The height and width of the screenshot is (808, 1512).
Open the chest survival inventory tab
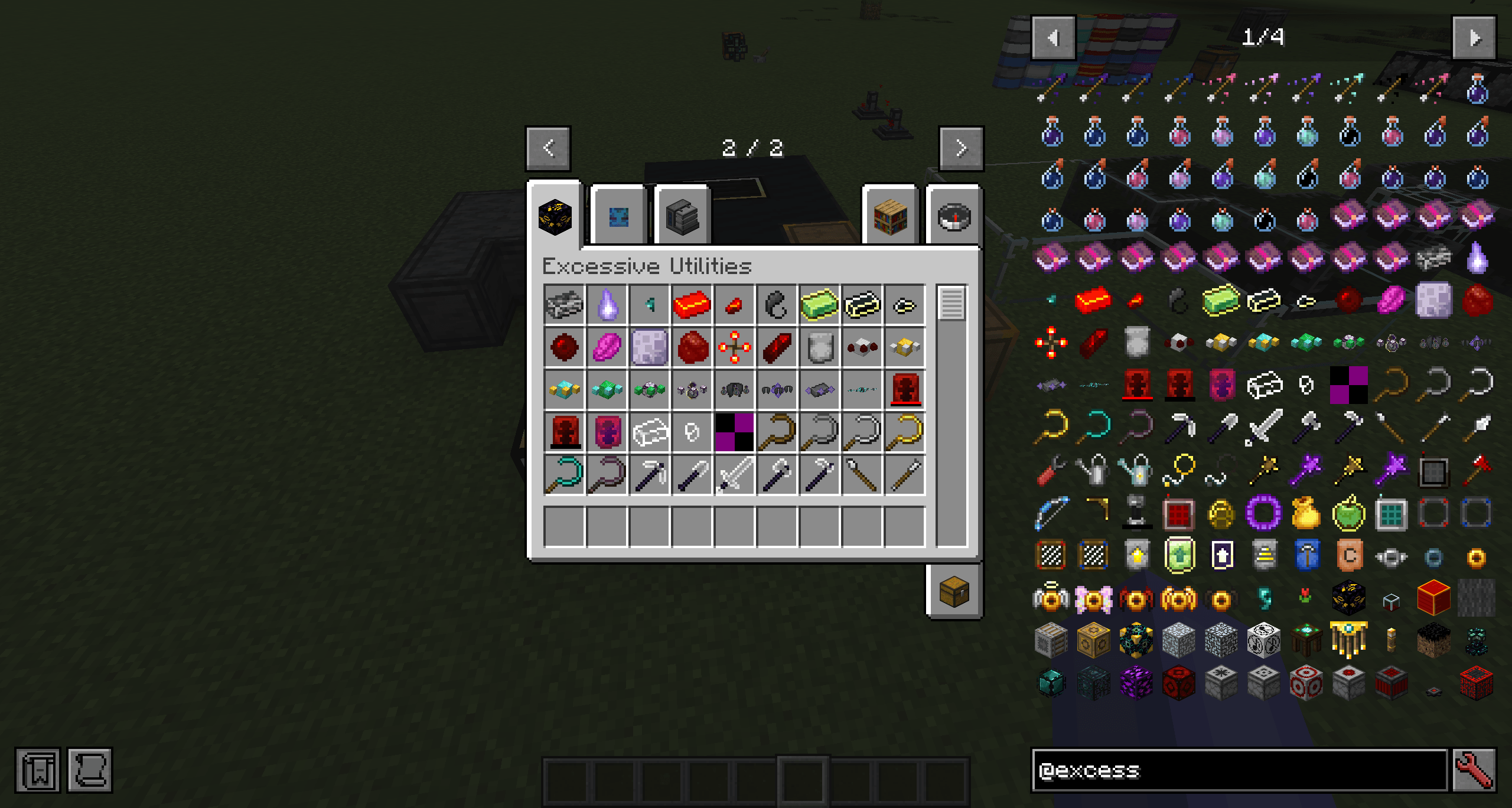(954, 591)
